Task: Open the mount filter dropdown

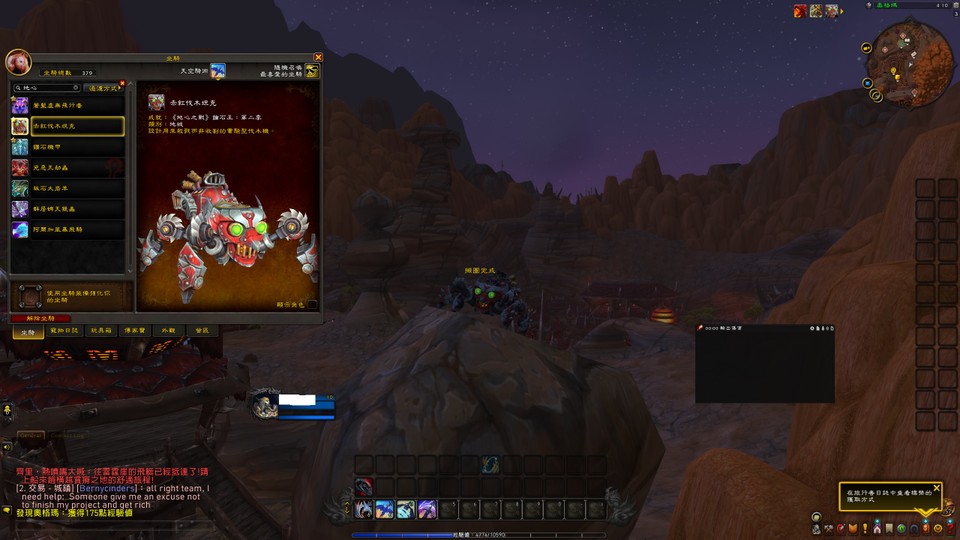Action: pos(103,88)
